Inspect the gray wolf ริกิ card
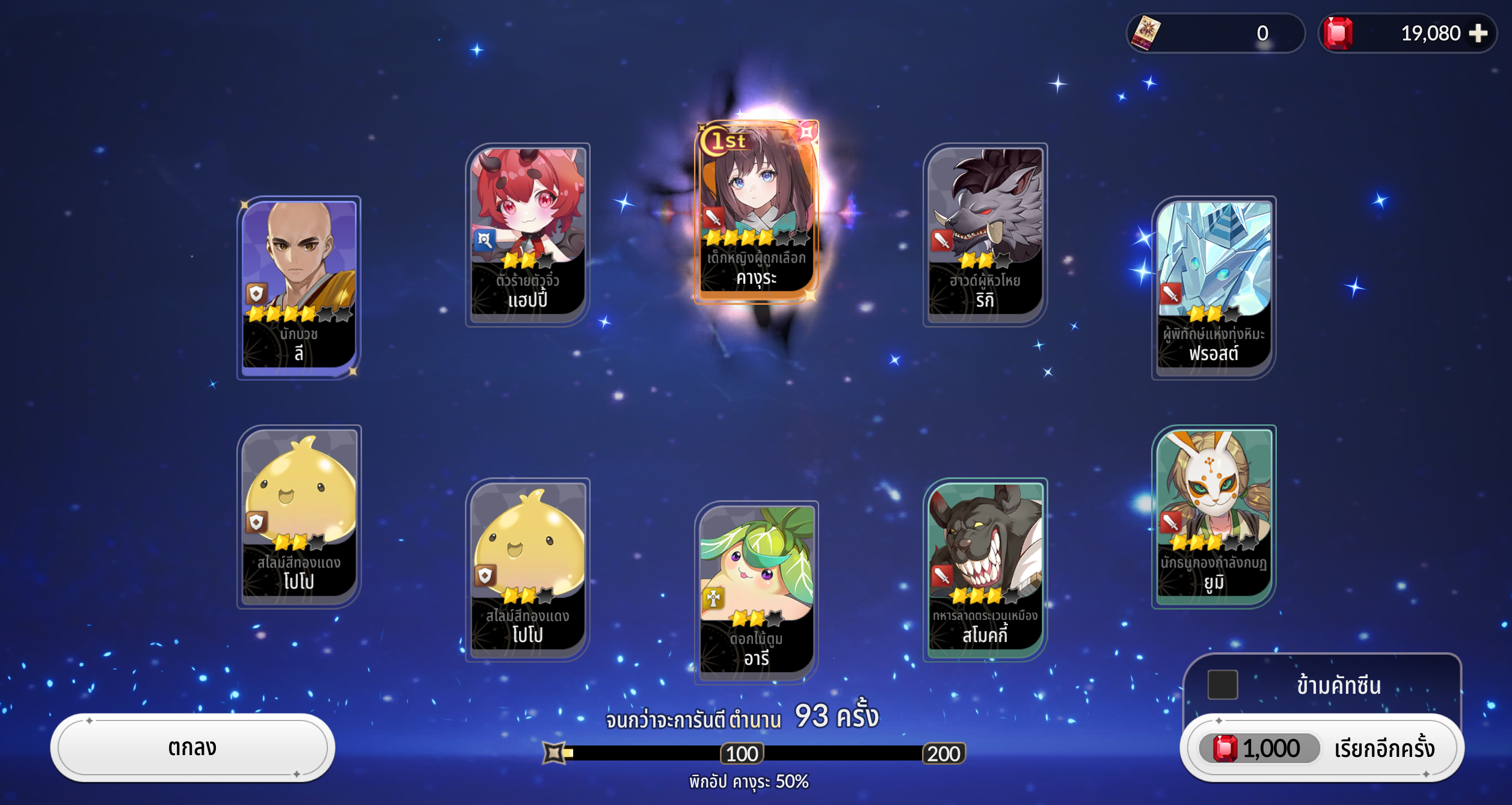 [985, 233]
